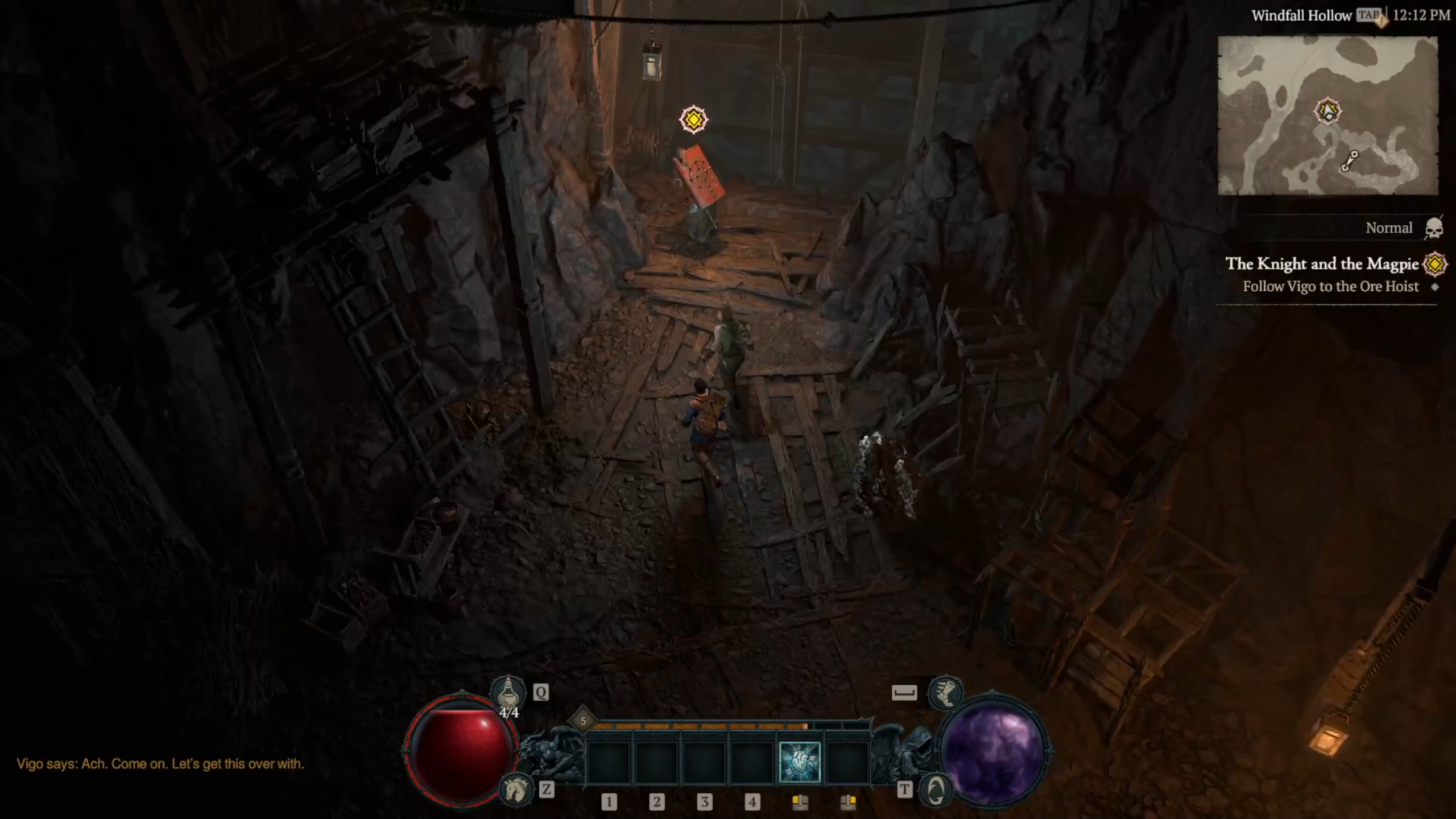
Task: Trigger the winged boot evade ability
Action: coord(945,692)
